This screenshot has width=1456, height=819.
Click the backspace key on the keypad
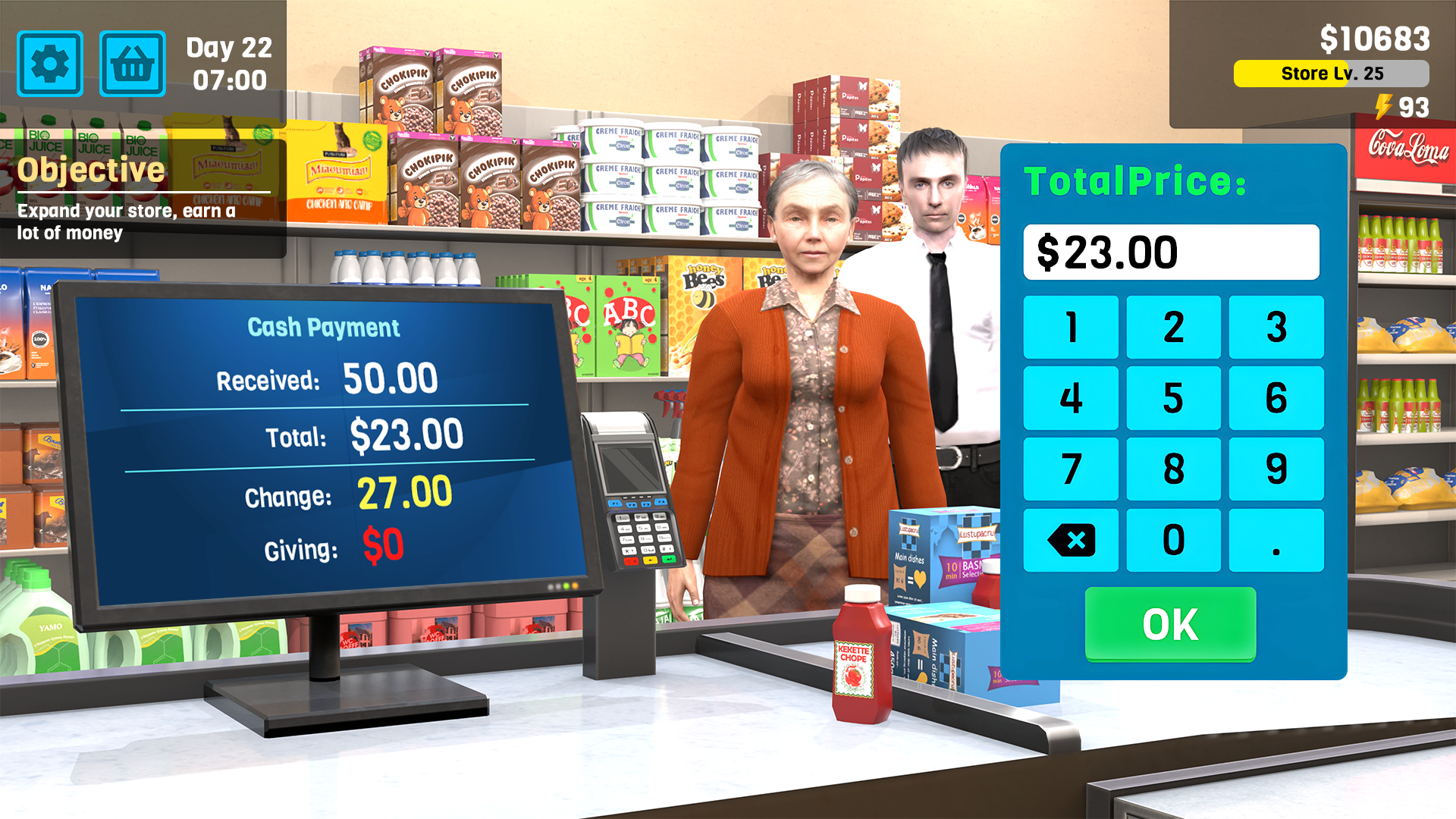(x=1071, y=540)
